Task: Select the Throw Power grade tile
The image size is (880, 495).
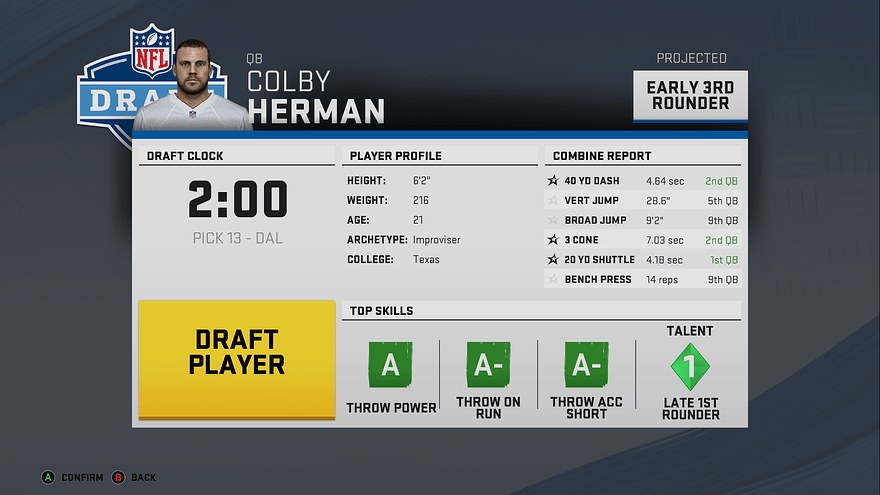Action: (390, 366)
